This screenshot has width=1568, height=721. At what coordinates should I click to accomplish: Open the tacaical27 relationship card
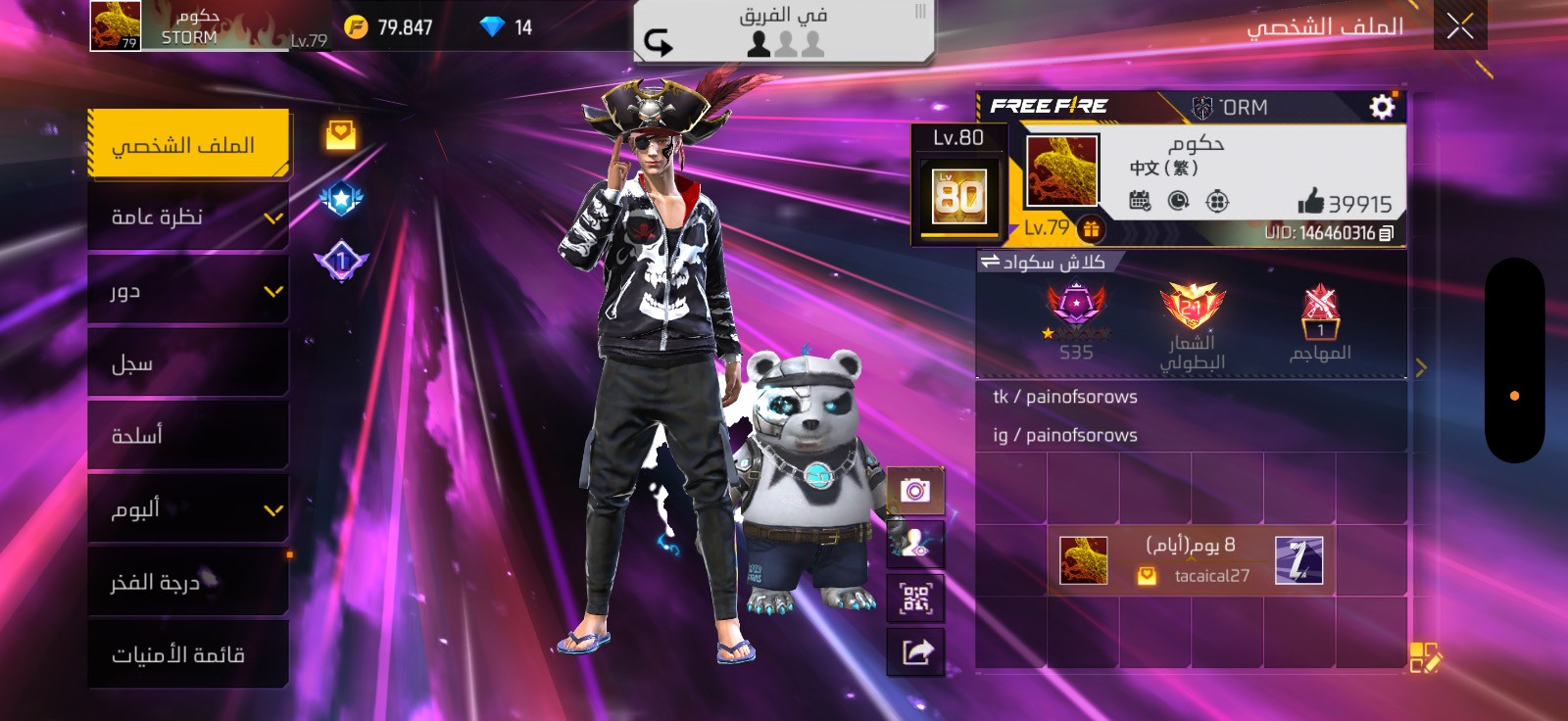(x=1191, y=560)
